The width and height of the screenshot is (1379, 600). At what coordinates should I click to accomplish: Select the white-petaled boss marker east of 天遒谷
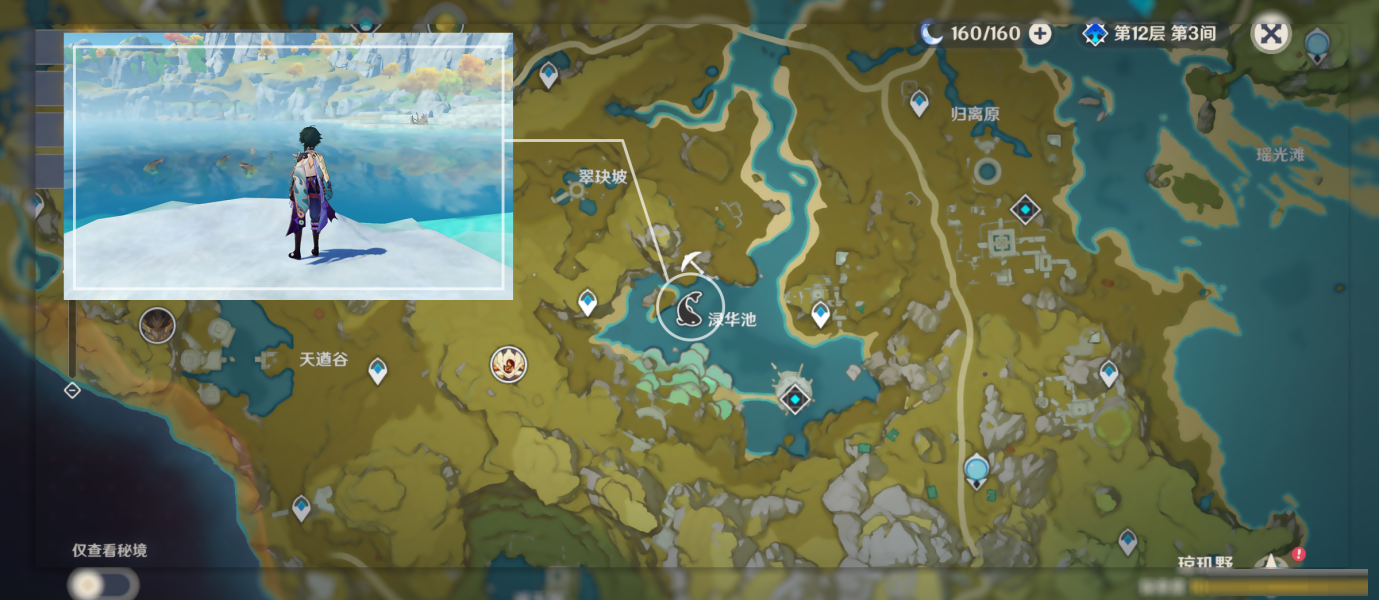(x=508, y=365)
